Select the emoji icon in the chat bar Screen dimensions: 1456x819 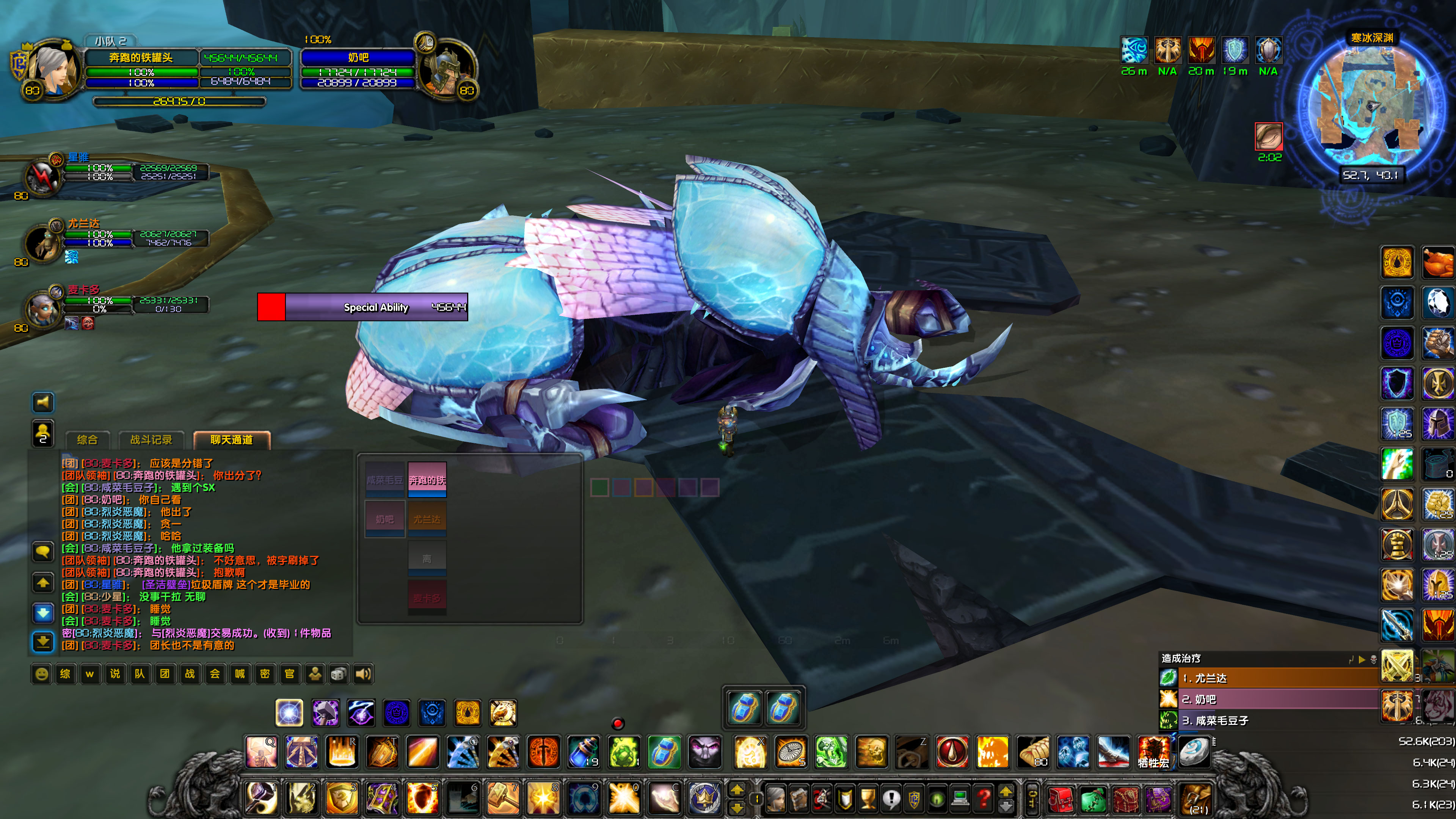tap(42, 674)
